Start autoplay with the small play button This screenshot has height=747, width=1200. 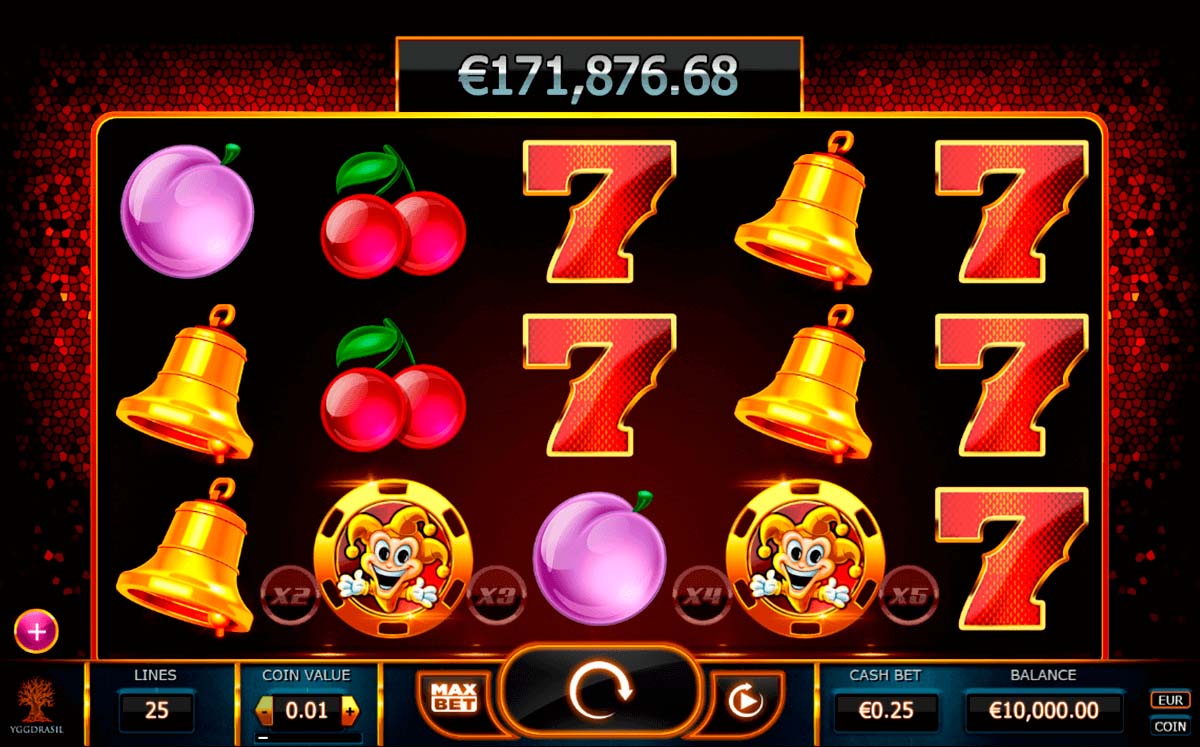[x=745, y=701]
